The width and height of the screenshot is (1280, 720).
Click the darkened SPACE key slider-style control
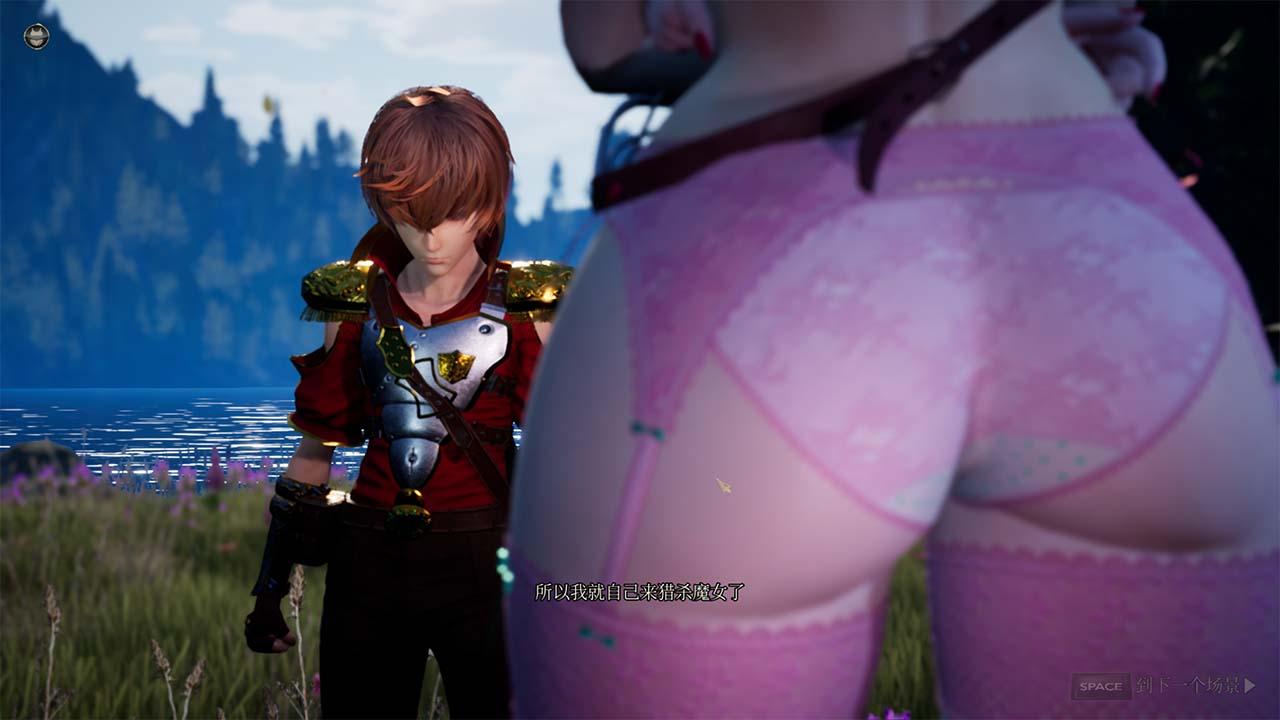[1104, 687]
